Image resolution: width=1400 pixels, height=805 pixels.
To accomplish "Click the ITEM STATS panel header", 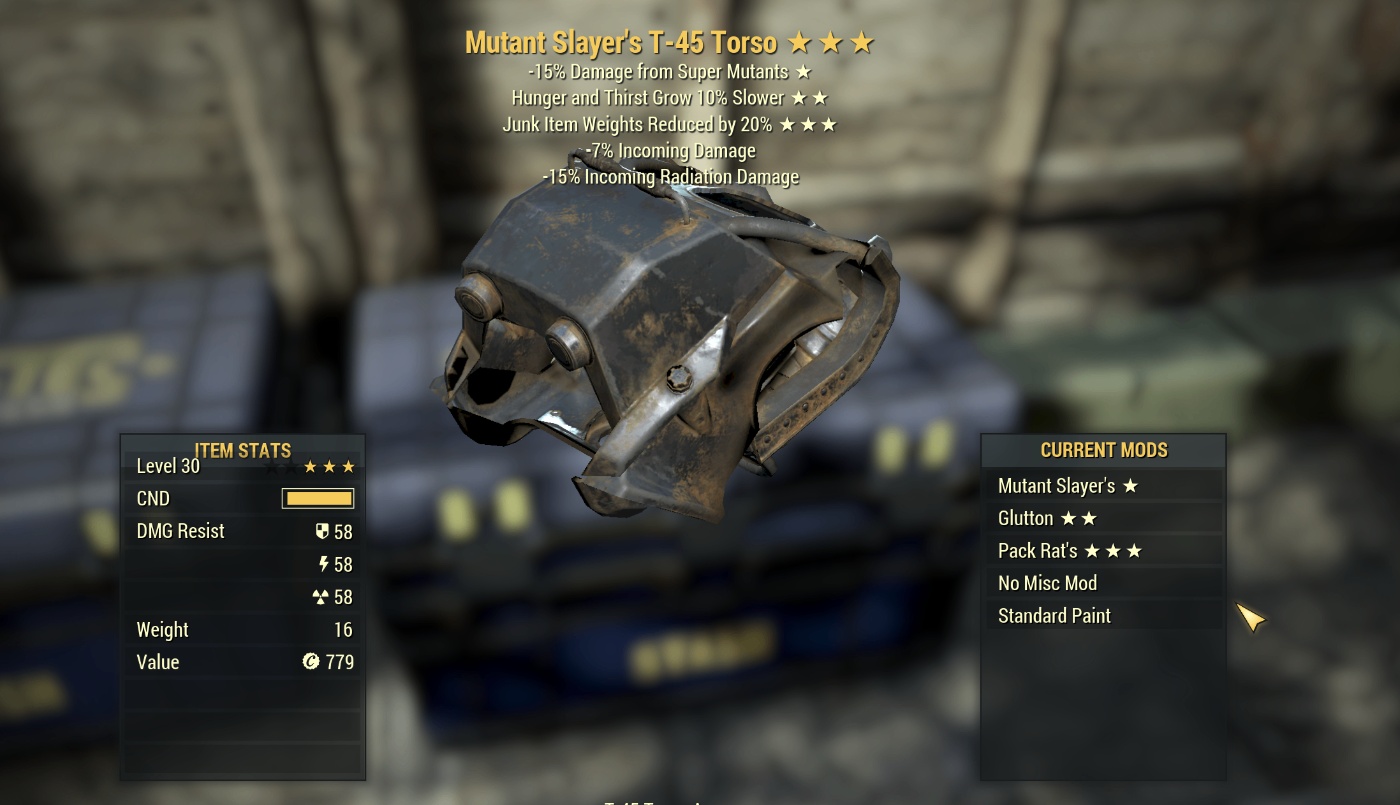I will coord(241,450).
